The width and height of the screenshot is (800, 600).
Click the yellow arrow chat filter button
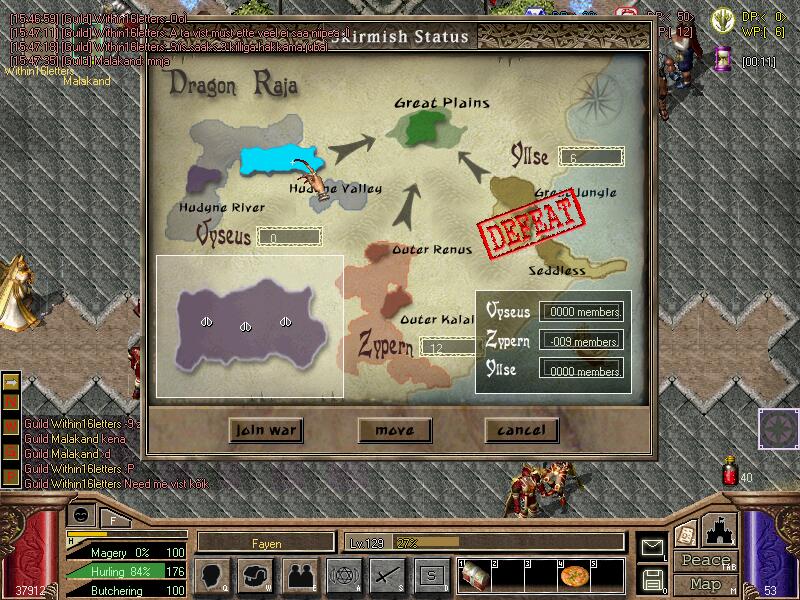(x=11, y=381)
